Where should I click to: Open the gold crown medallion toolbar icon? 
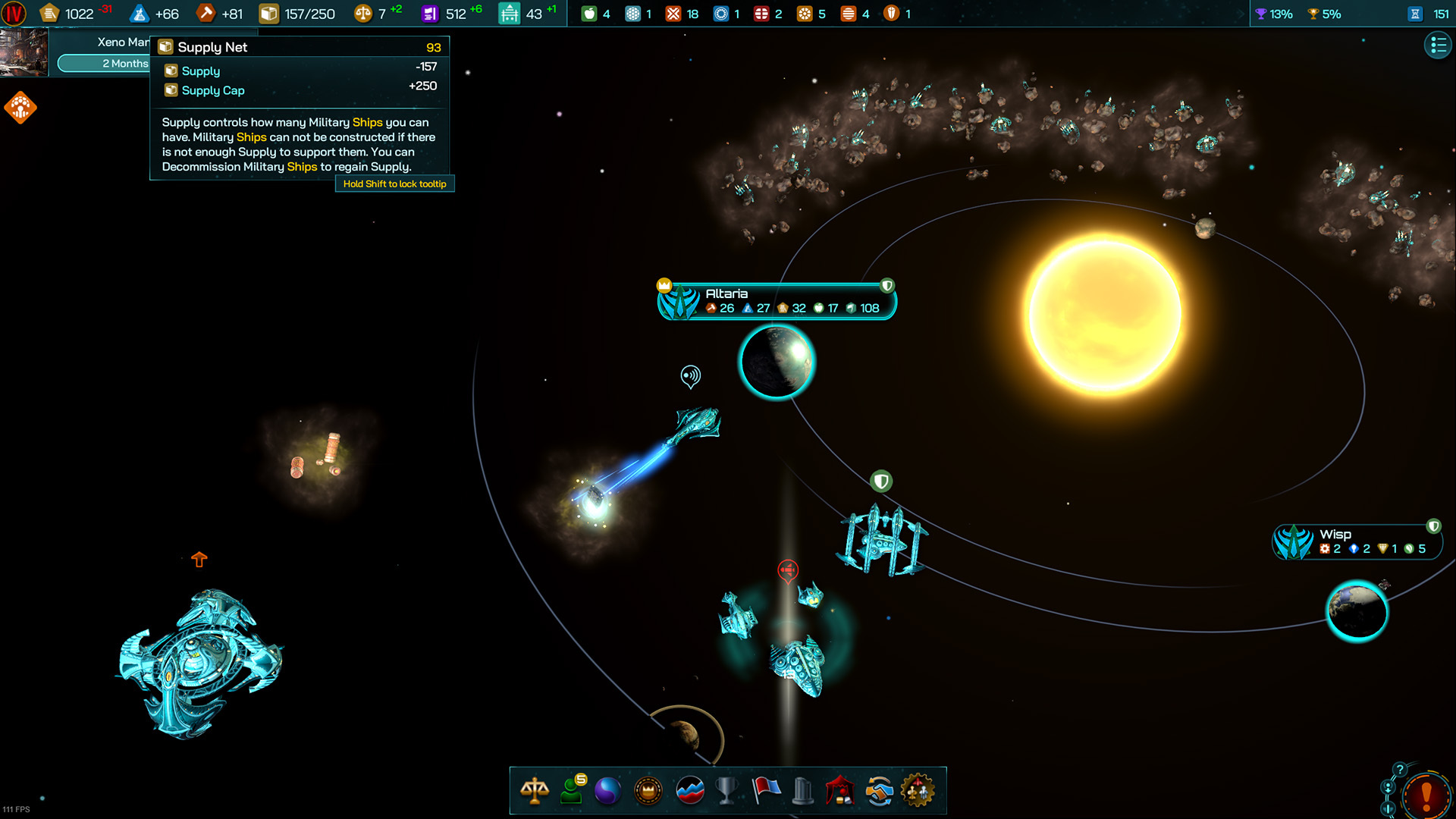(648, 791)
